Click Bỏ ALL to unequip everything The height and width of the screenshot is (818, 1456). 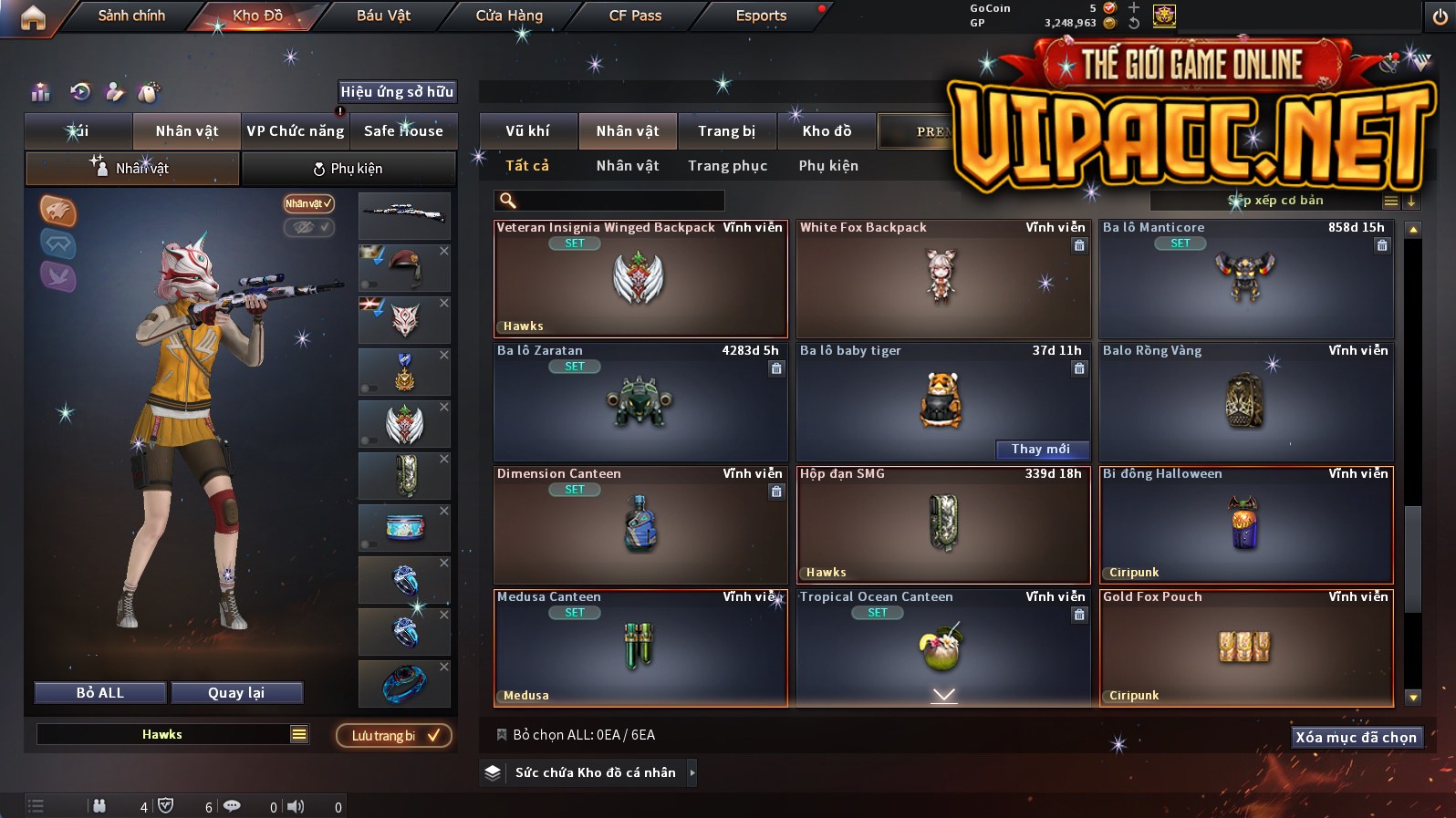(100, 693)
